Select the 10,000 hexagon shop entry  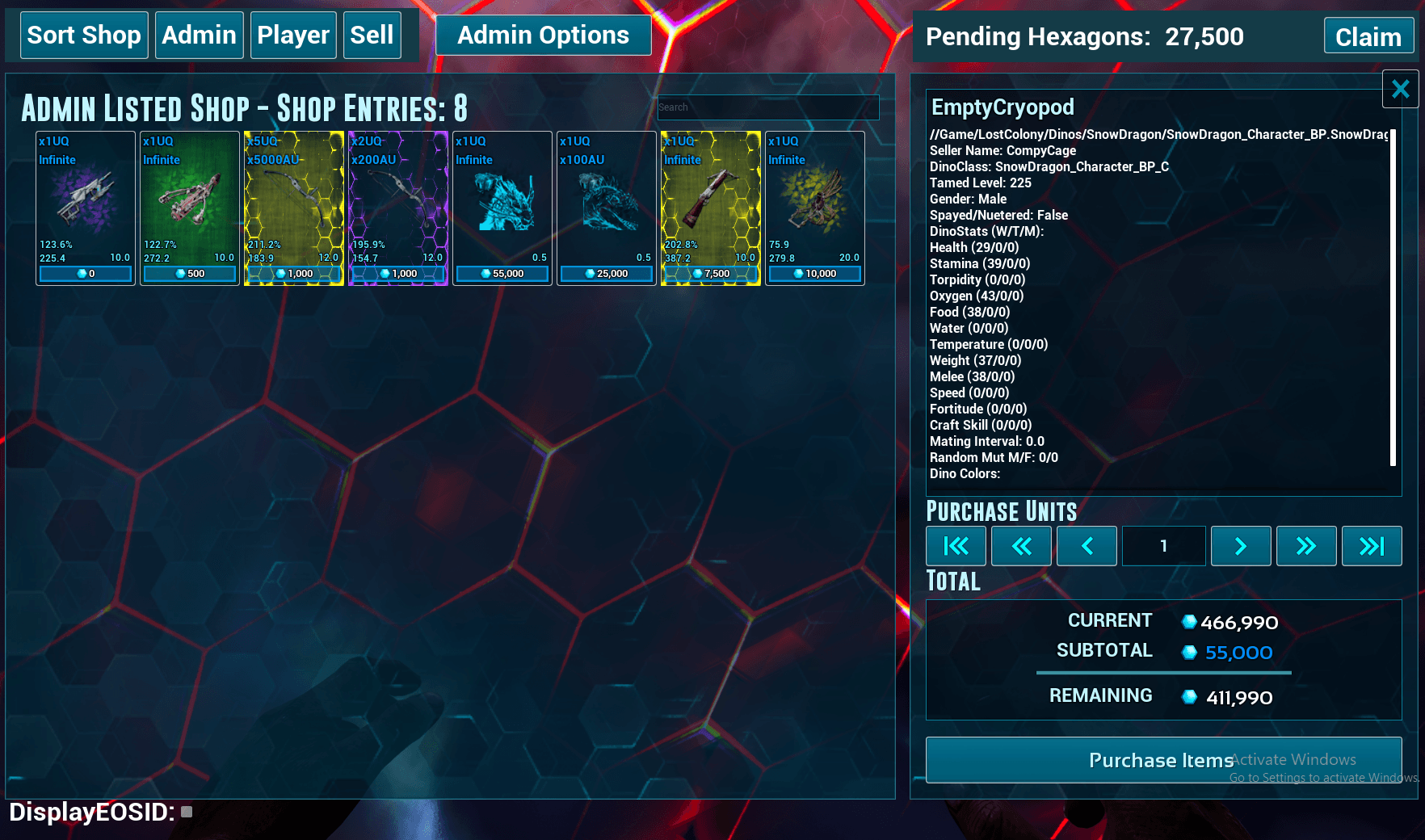815,208
